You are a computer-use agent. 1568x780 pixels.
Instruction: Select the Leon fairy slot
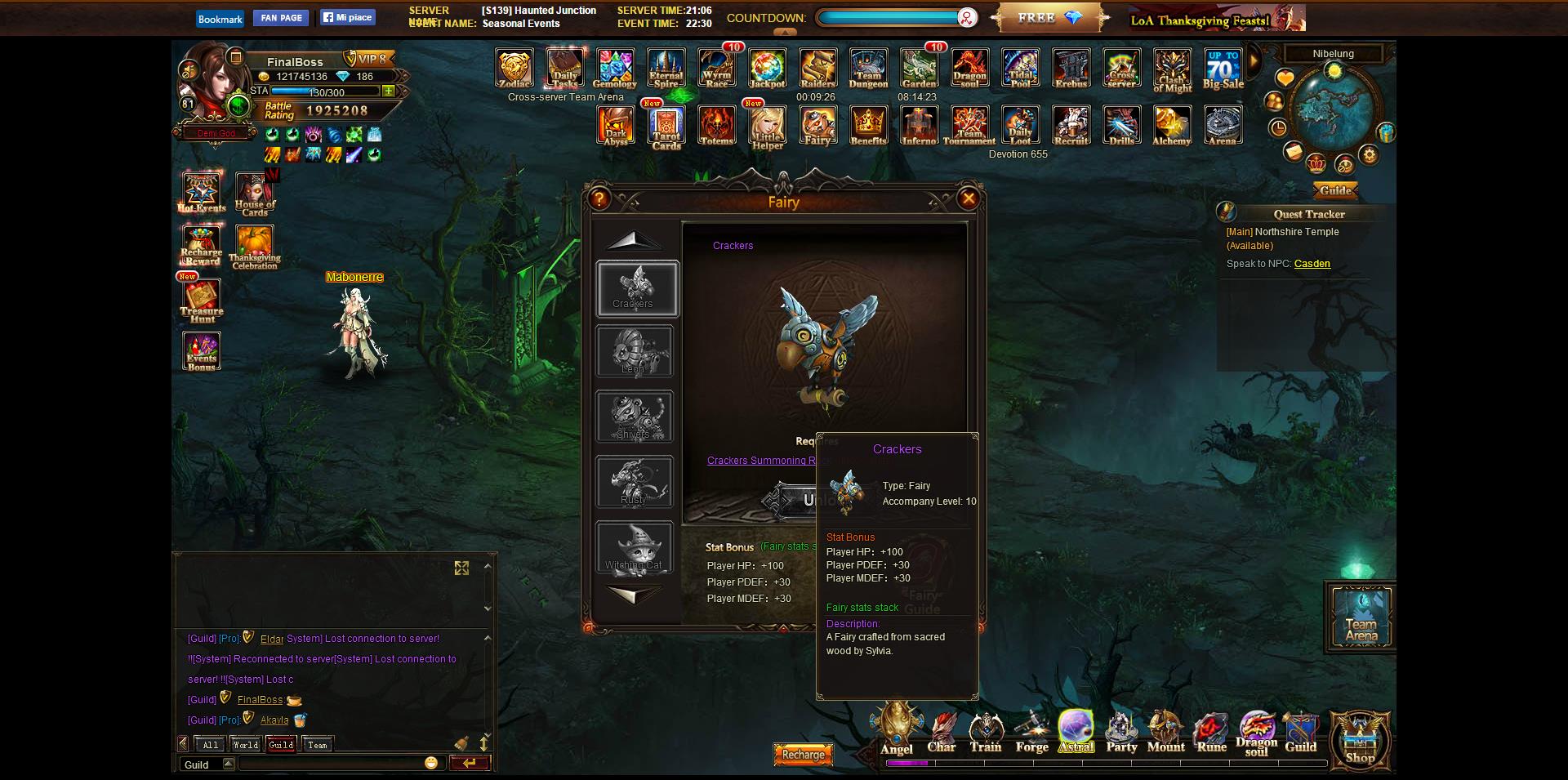click(634, 352)
